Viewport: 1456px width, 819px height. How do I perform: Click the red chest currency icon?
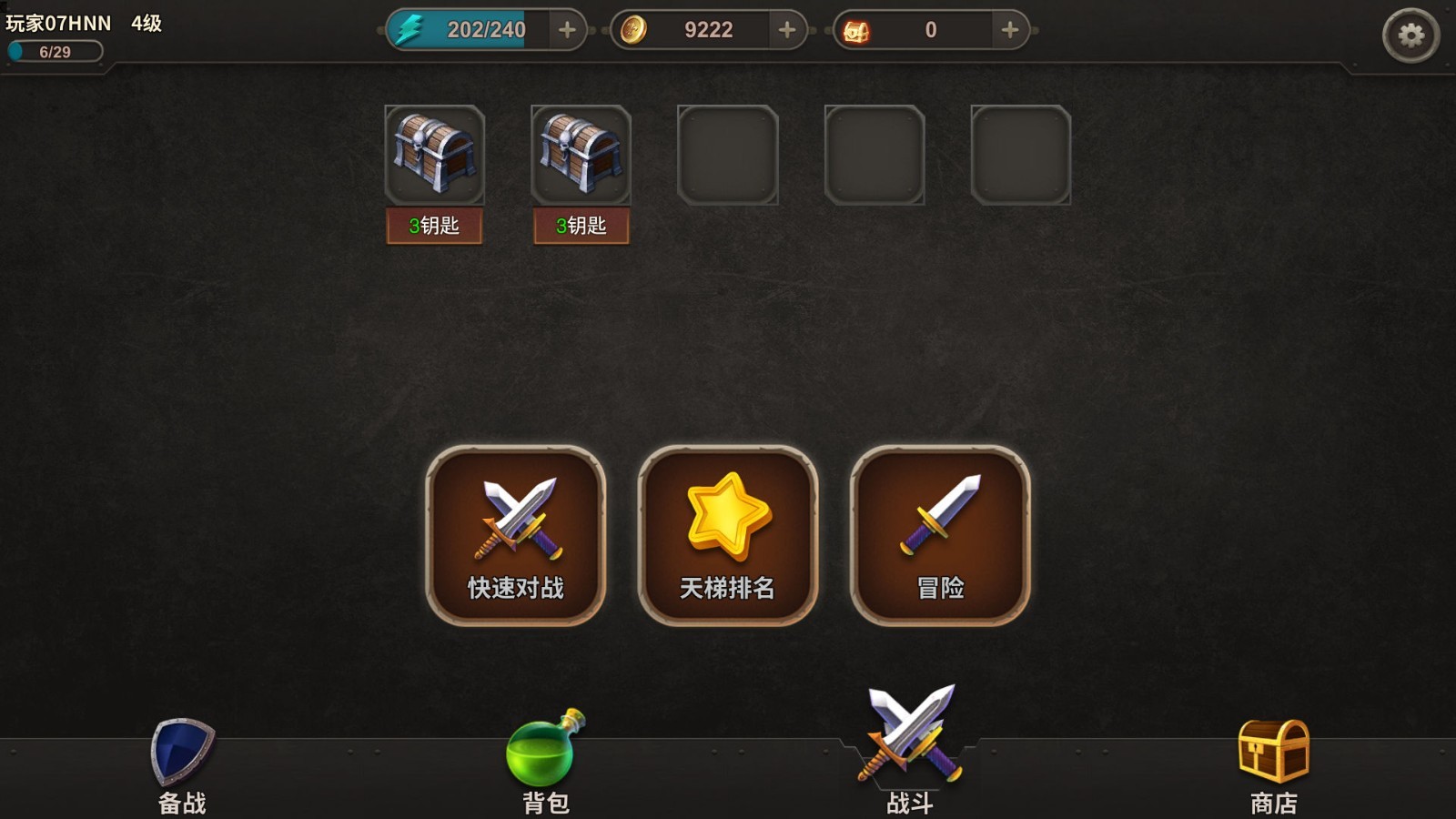(862, 28)
